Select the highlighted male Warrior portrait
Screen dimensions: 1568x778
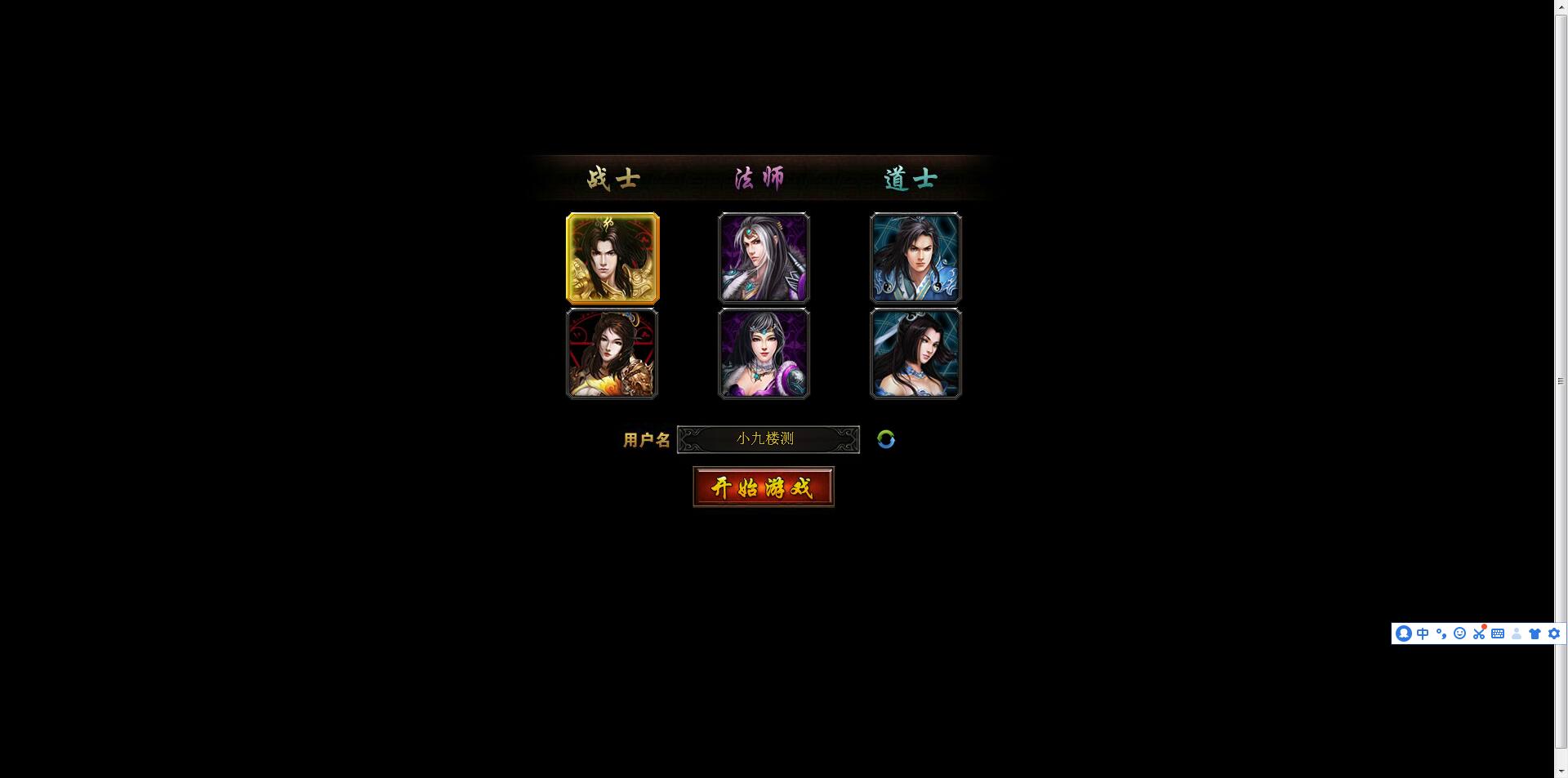point(612,258)
